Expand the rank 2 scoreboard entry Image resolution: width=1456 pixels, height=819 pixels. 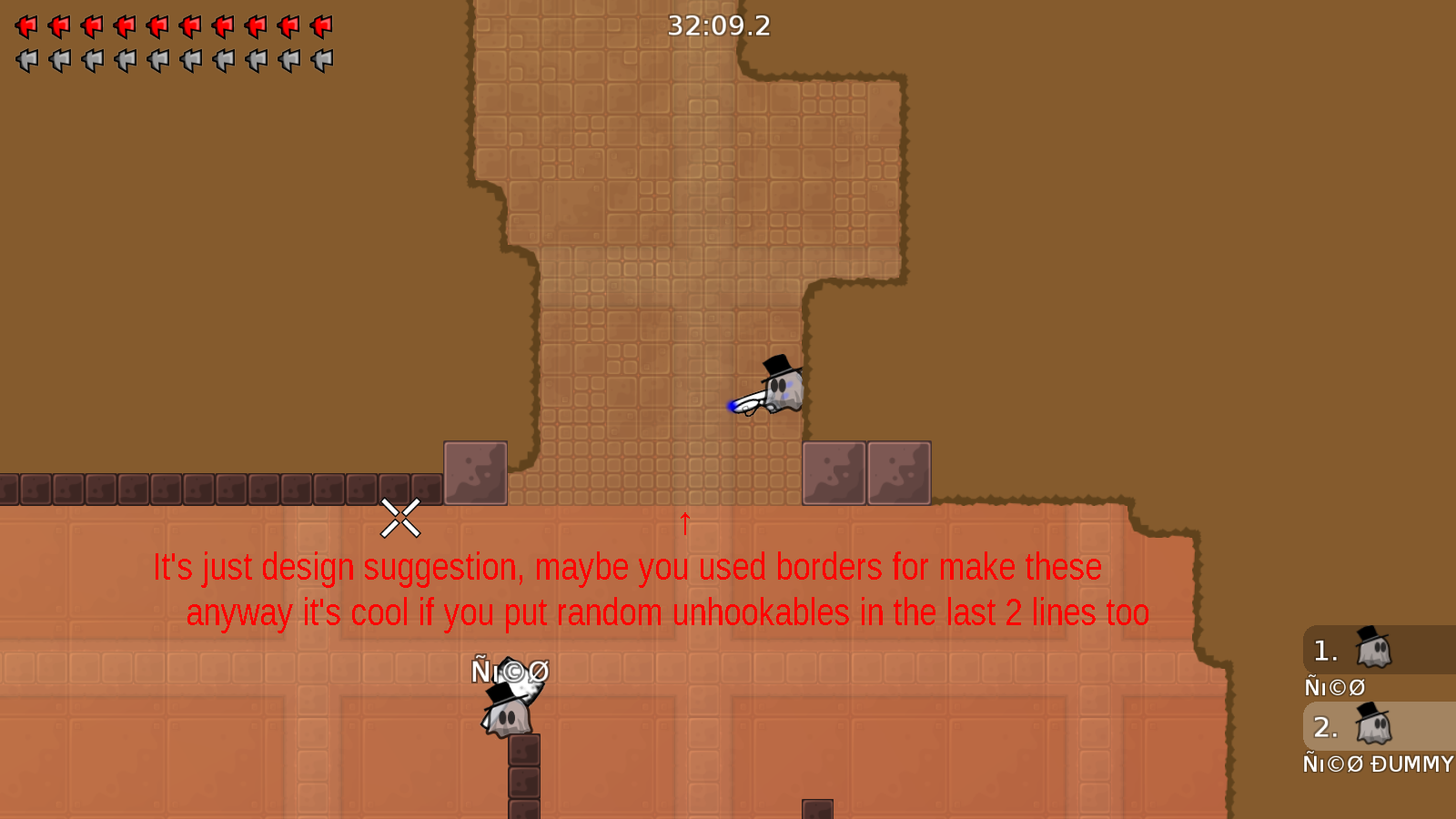(x=1356, y=726)
